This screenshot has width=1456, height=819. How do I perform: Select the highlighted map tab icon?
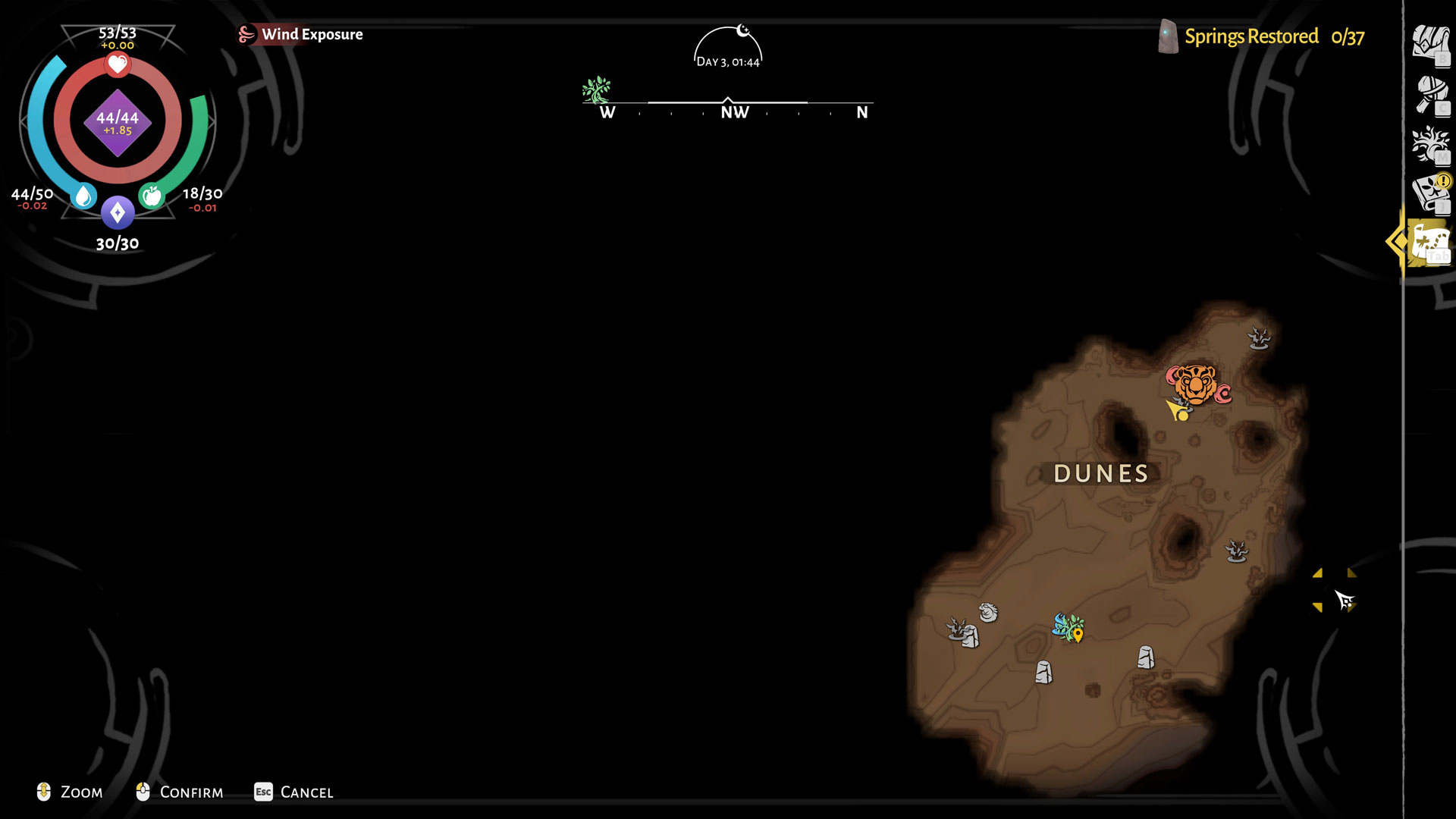click(1429, 243)
